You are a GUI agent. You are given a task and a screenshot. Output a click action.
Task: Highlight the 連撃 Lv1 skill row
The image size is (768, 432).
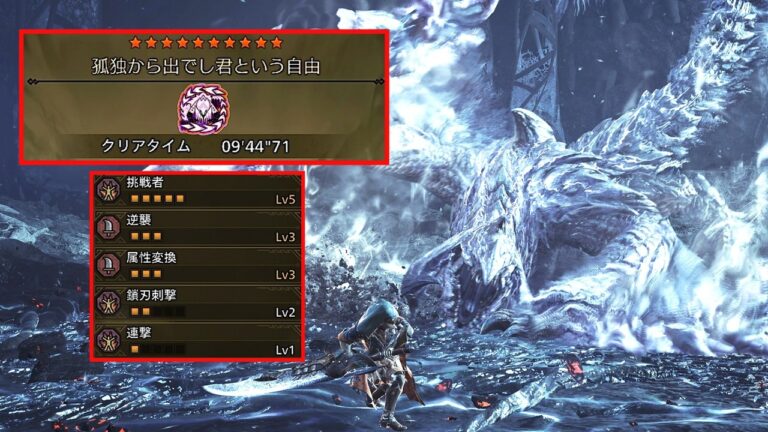pyautogui.click(x=197, y=339)
